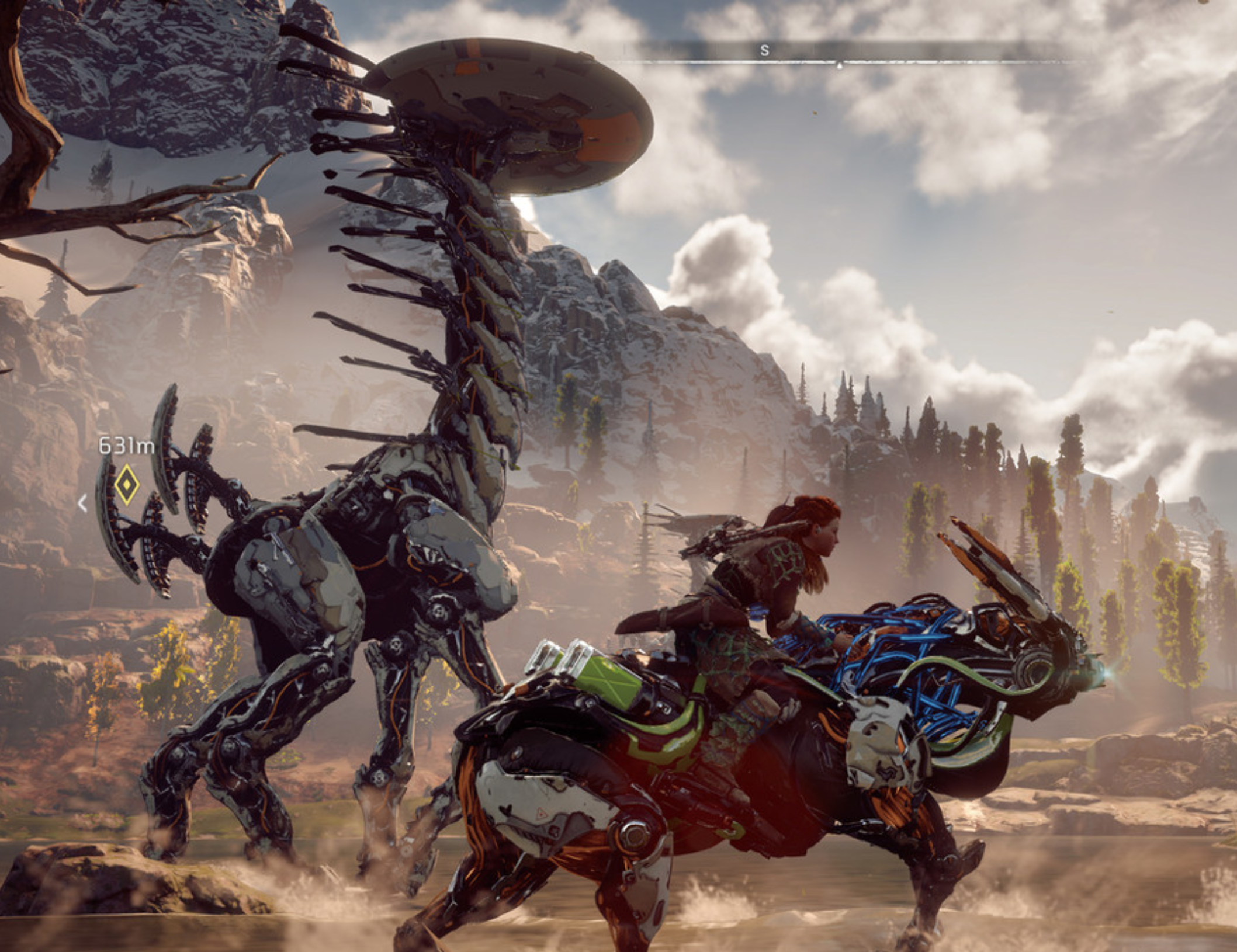Click the white left arrow beside waypoint

(83, 503)
